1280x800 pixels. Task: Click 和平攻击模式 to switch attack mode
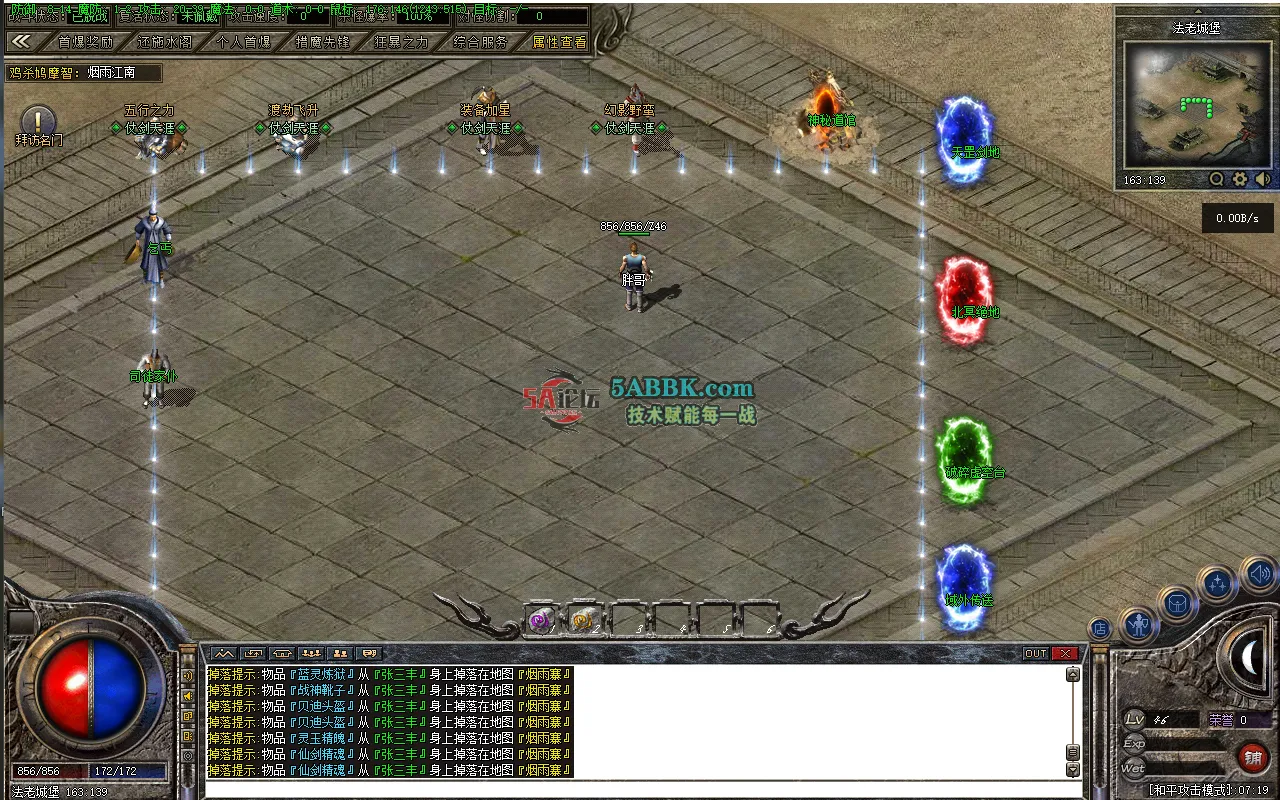(1187, 789)
